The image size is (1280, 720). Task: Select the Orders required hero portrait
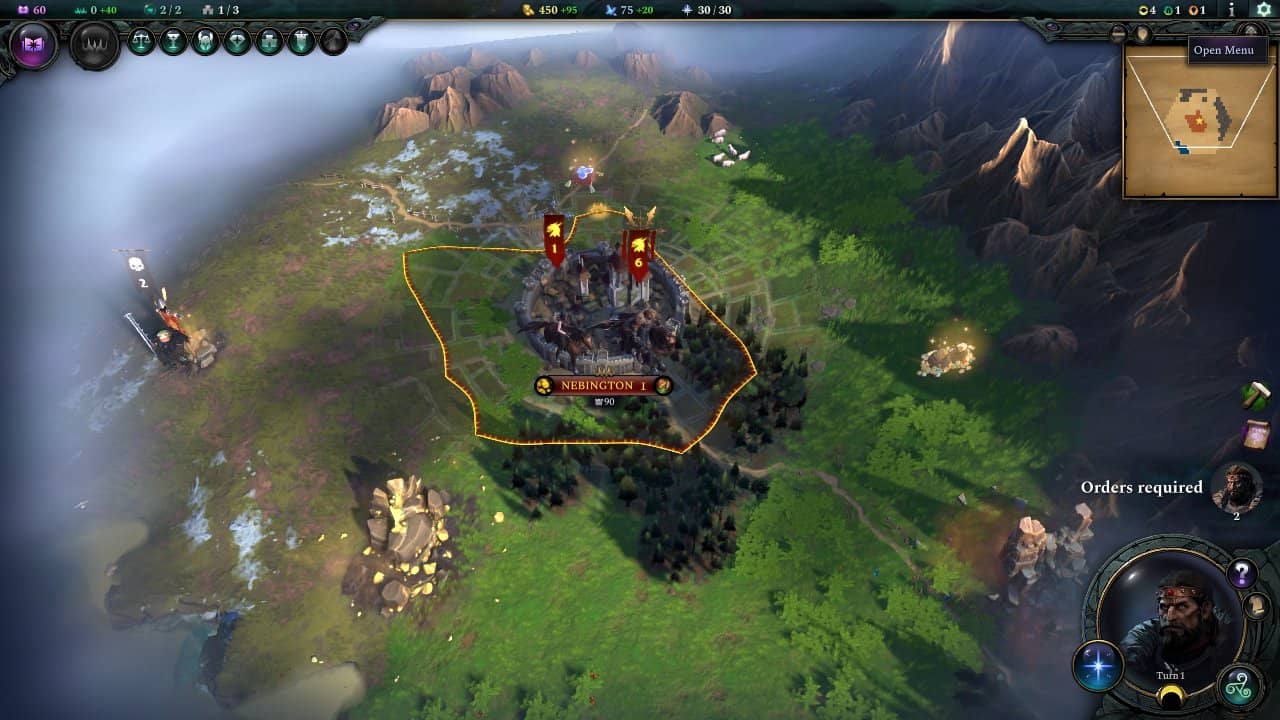tap(1236, 487)
